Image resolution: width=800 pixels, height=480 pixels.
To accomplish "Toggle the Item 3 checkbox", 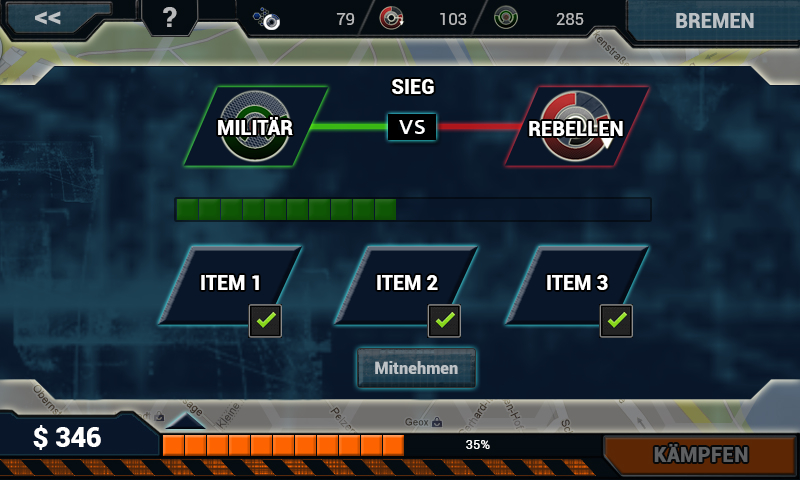I will [616, 321].
